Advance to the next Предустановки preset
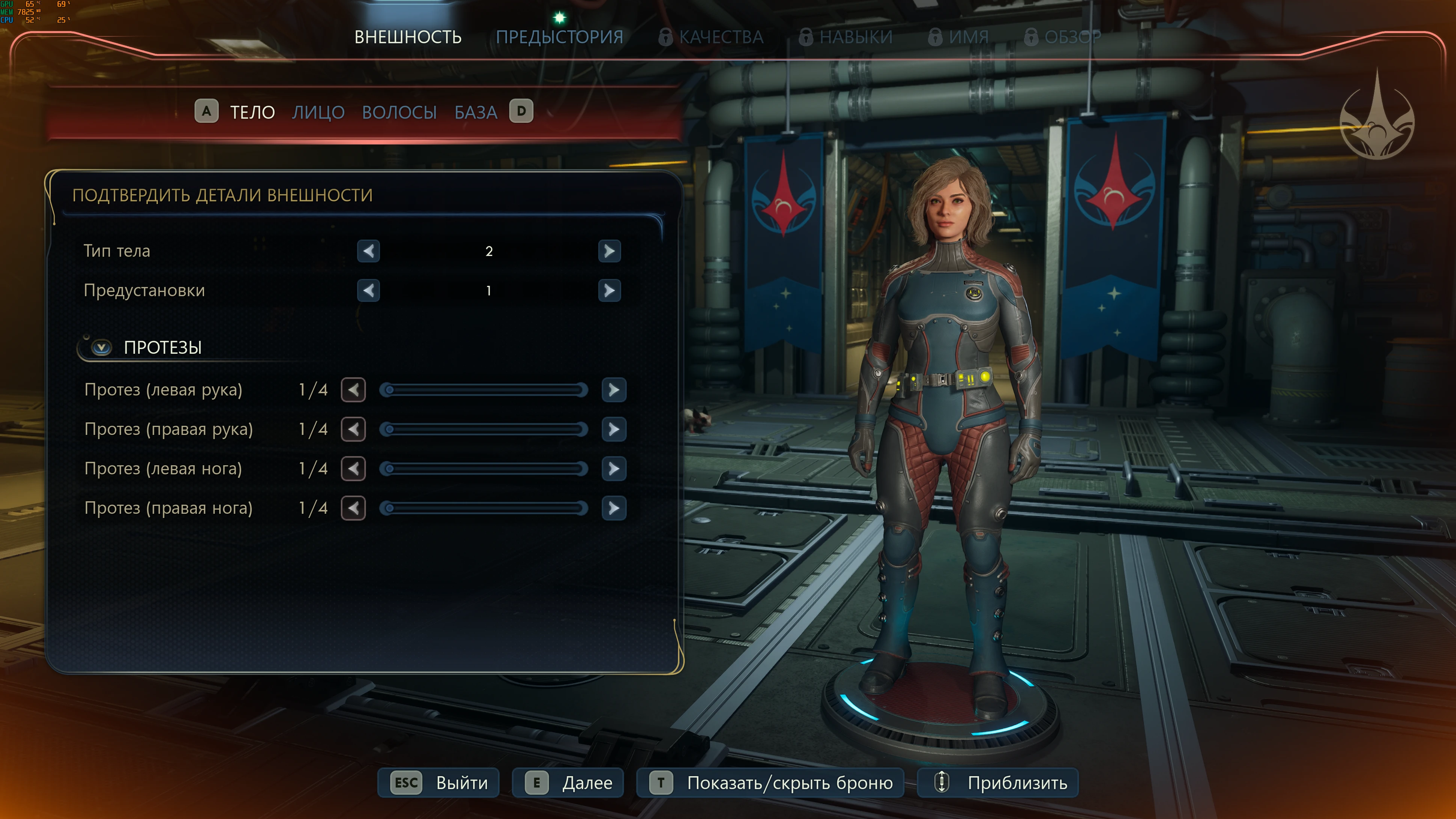Viewport: 1456px width, 819px height. click(609, 291)
